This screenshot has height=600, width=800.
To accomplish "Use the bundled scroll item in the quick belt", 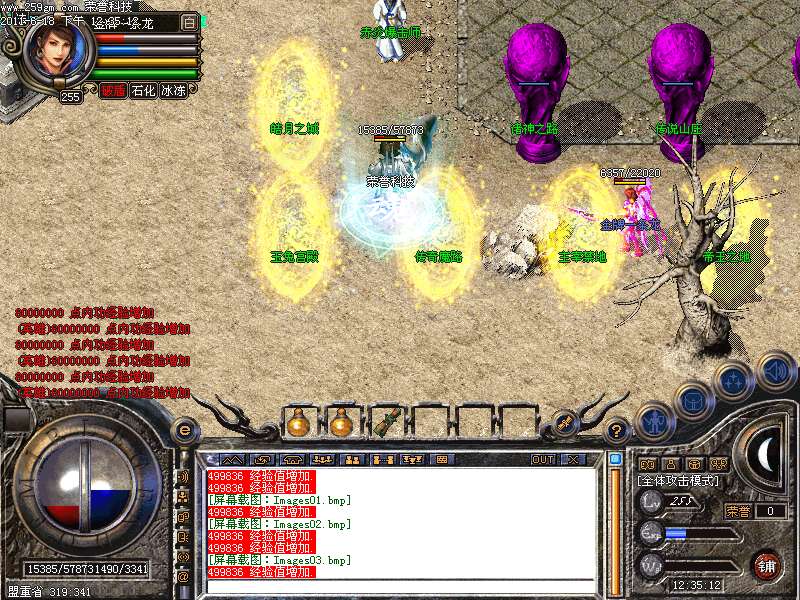I will [x=386, y=422].
